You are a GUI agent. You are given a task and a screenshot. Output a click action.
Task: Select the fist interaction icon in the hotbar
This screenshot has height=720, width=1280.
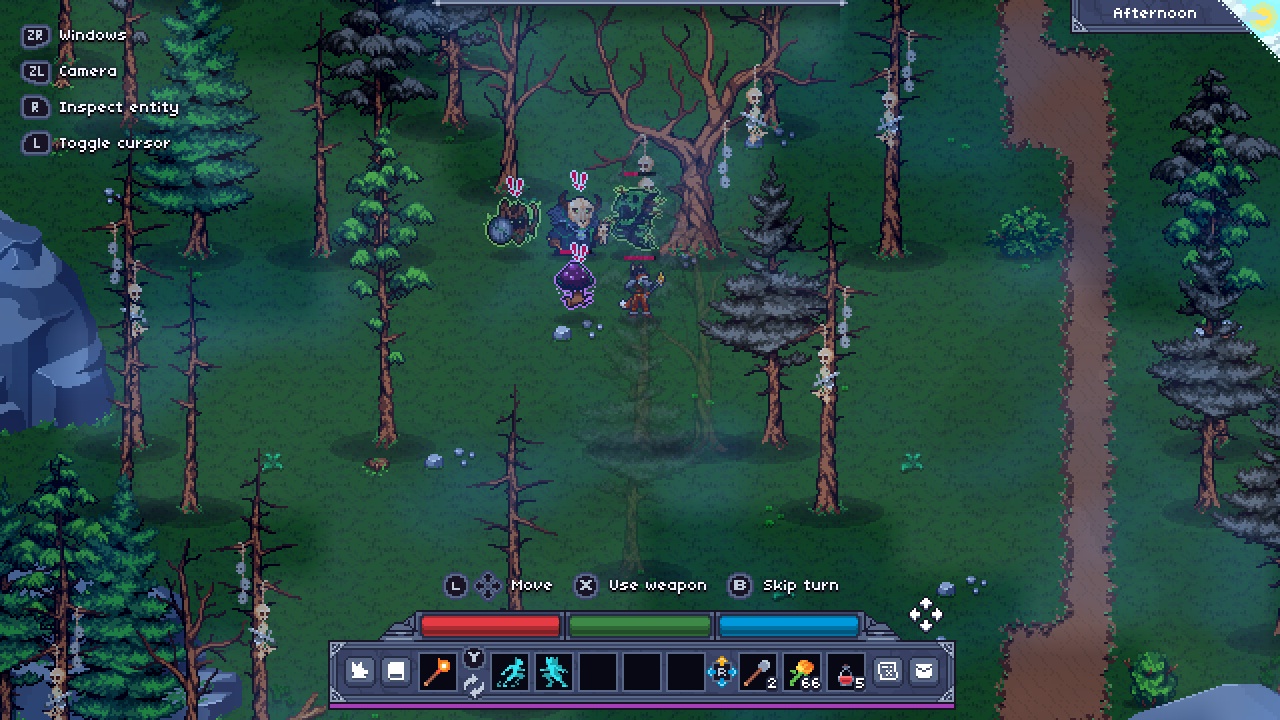click(x=358, y=671)
